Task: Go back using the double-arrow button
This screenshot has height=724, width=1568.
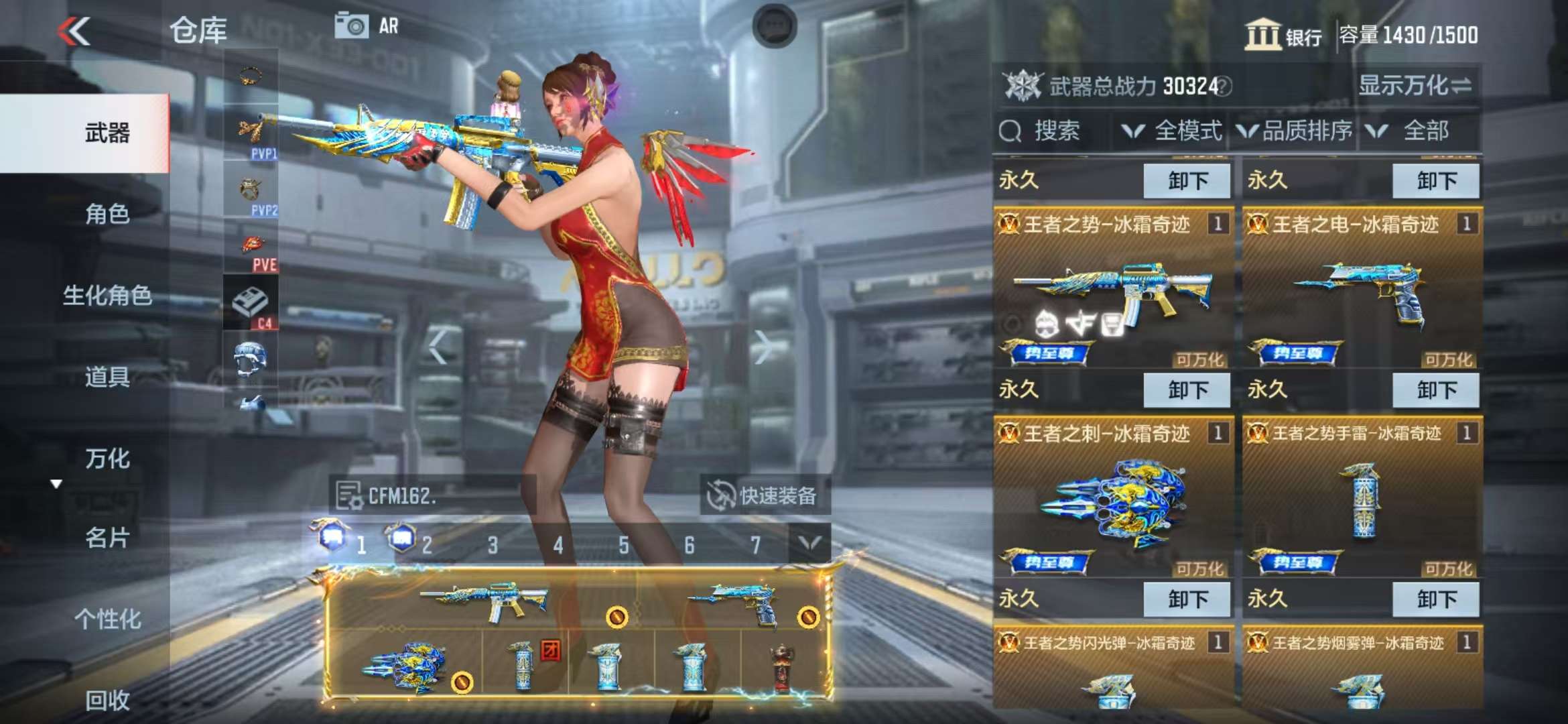Action: [74, 31]
